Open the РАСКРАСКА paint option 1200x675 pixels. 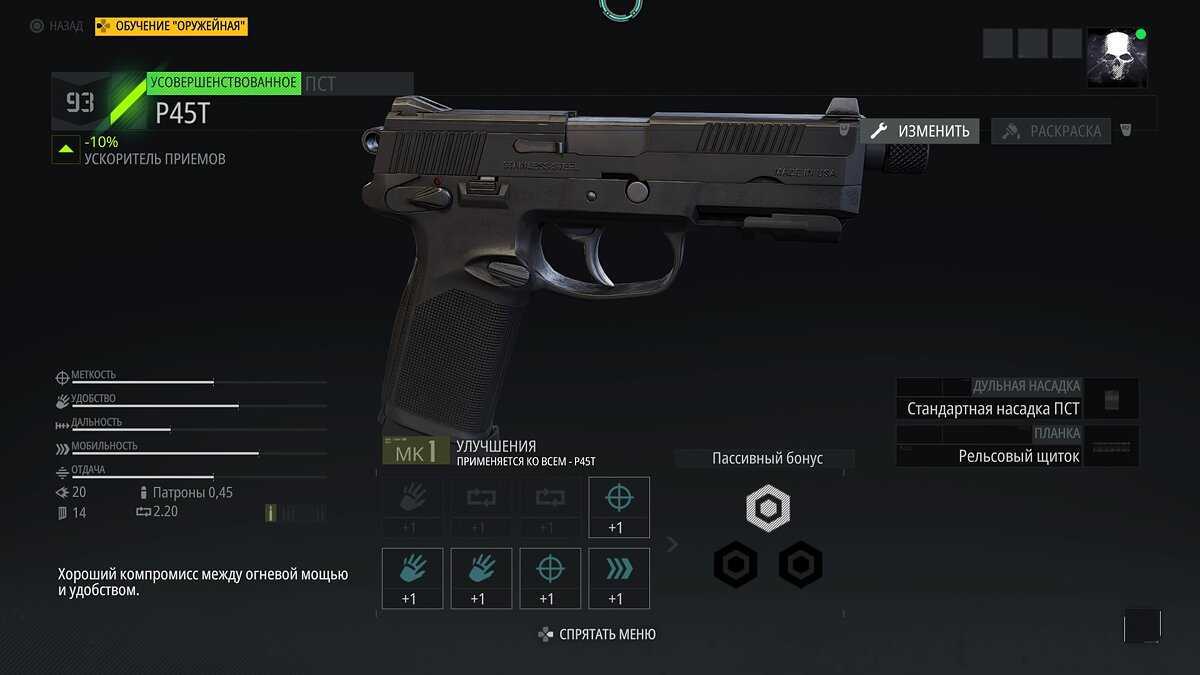click(x=1051, y=131)
